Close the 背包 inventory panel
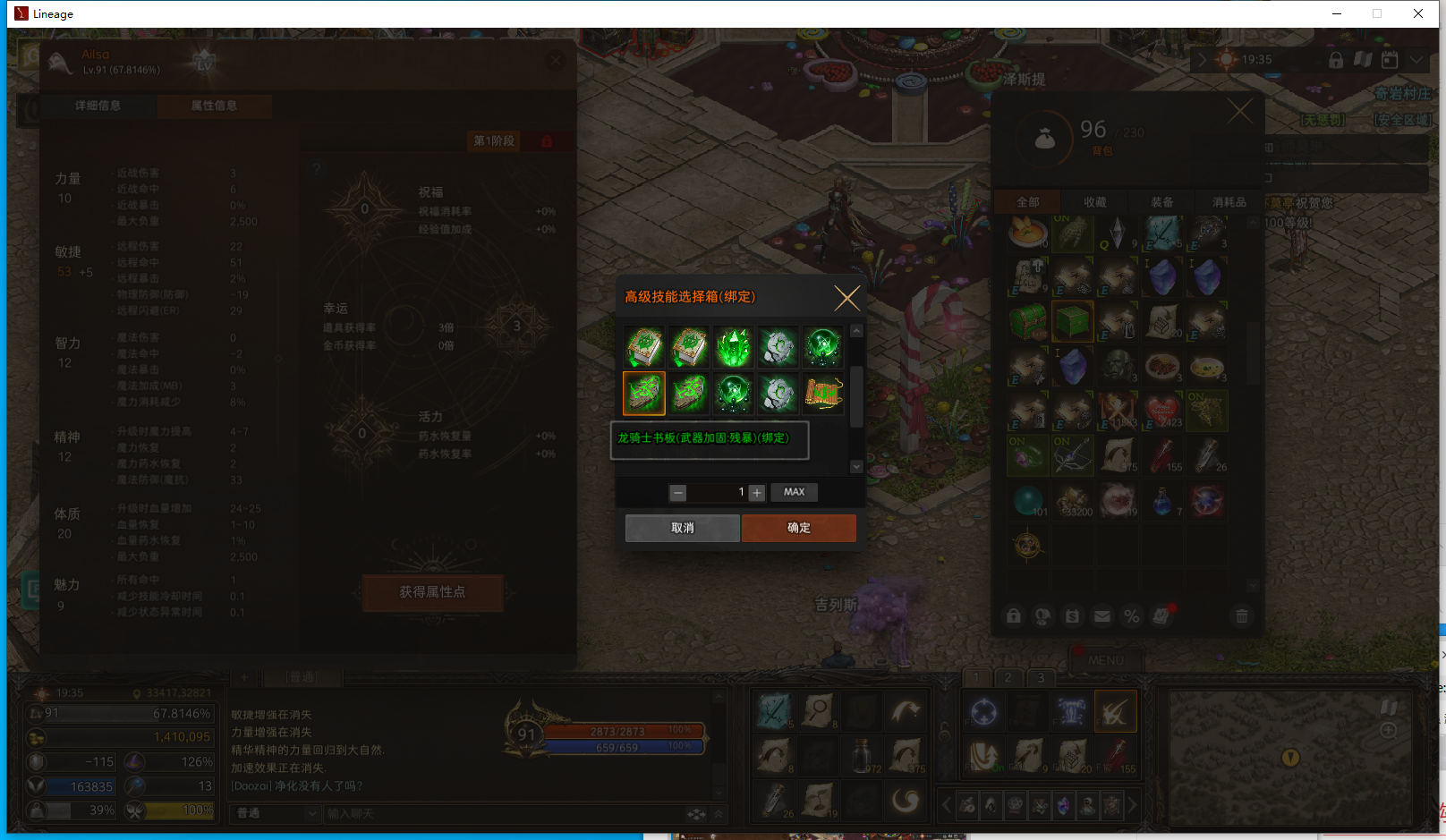Screen dimensions: 1446x840 [x=1239, y=112]
